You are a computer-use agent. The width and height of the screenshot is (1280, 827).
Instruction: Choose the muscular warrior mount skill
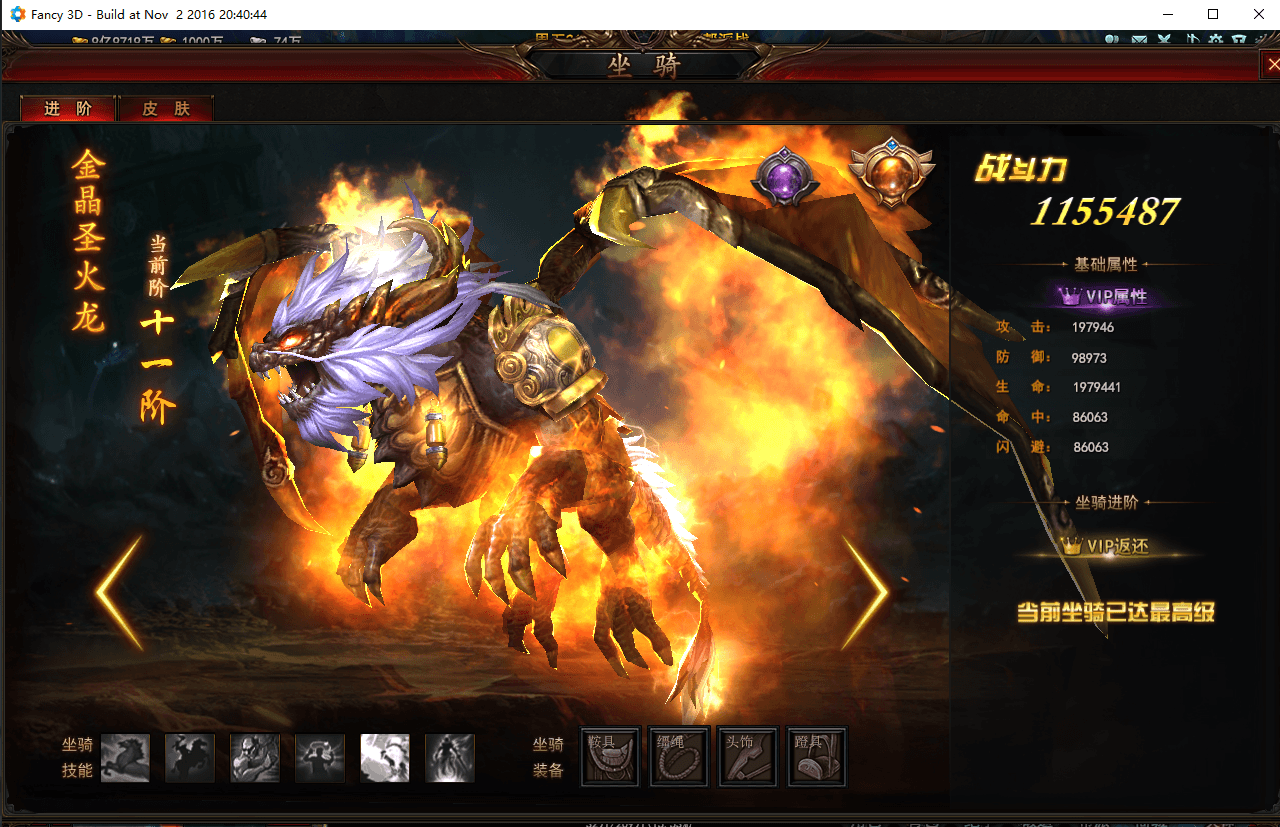point(255,757)
